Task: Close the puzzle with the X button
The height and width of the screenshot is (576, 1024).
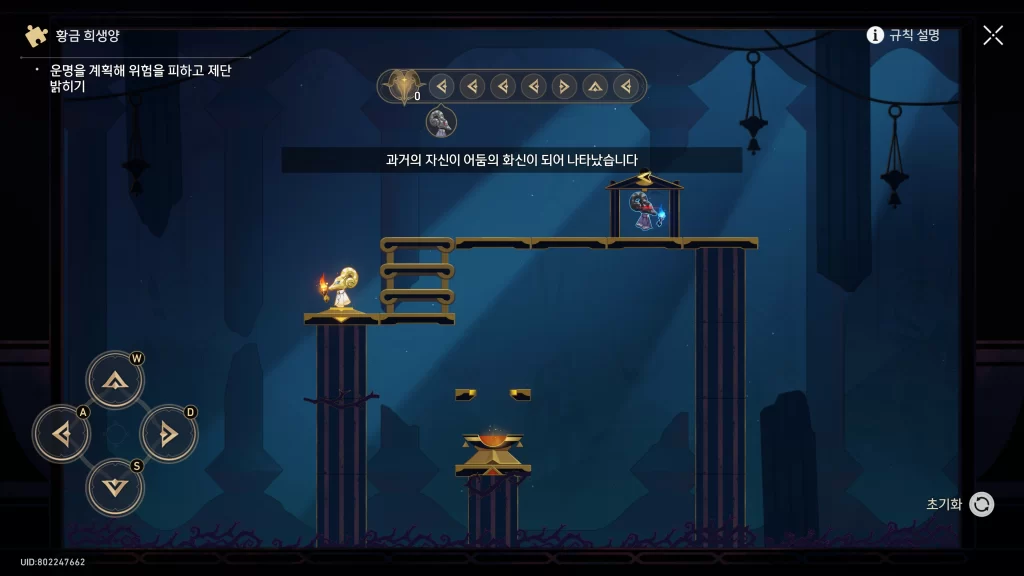Action: pos(993,35)
